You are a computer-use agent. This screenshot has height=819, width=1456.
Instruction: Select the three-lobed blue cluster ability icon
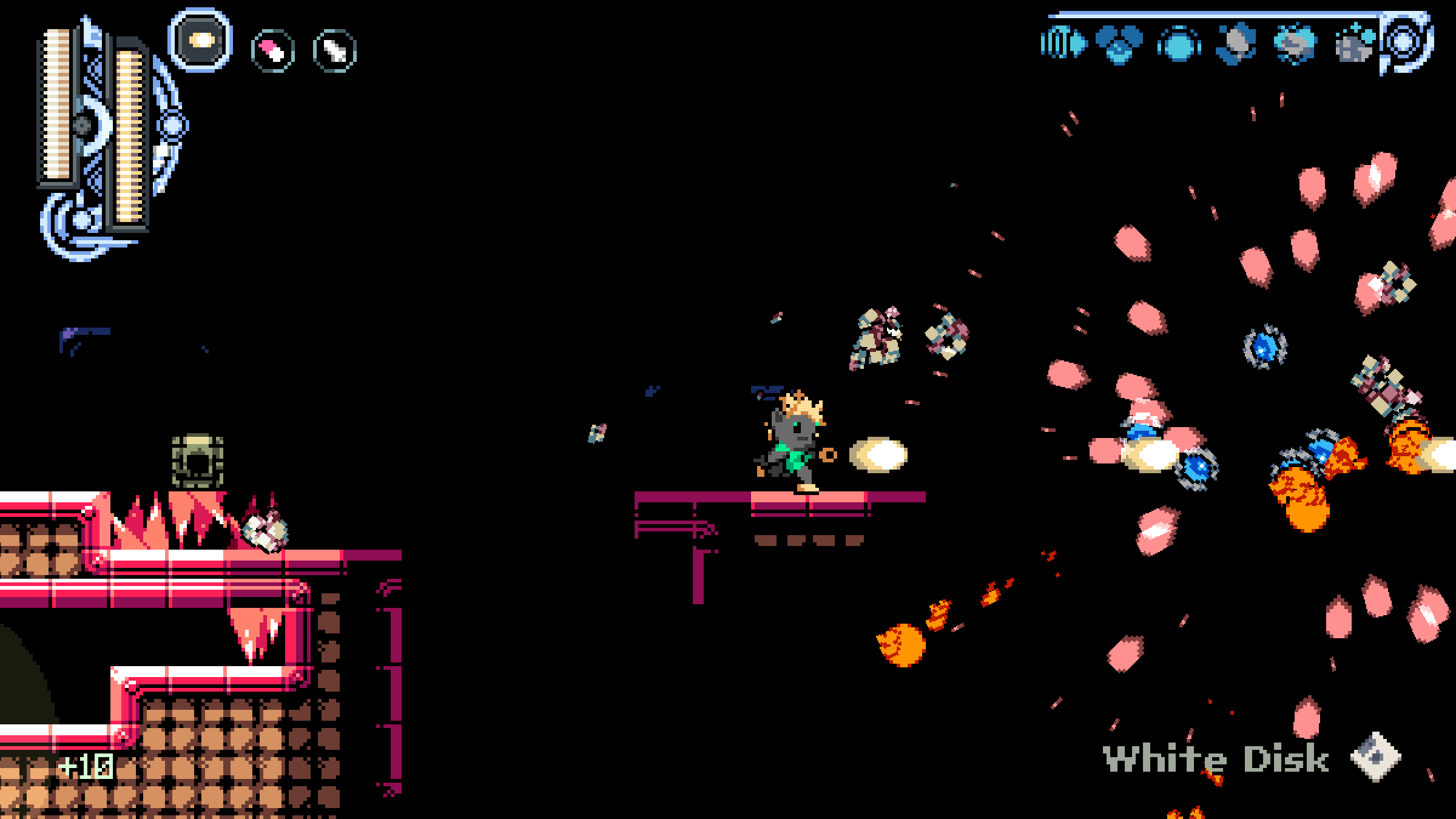click(1119, 44)
